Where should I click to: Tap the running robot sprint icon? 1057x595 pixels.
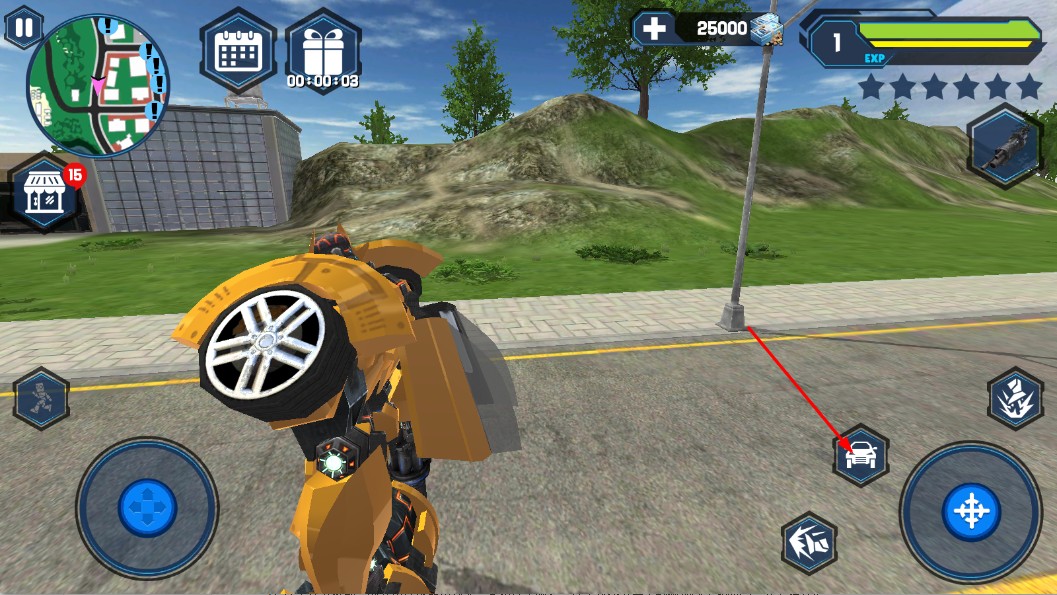tap(41, 399)
